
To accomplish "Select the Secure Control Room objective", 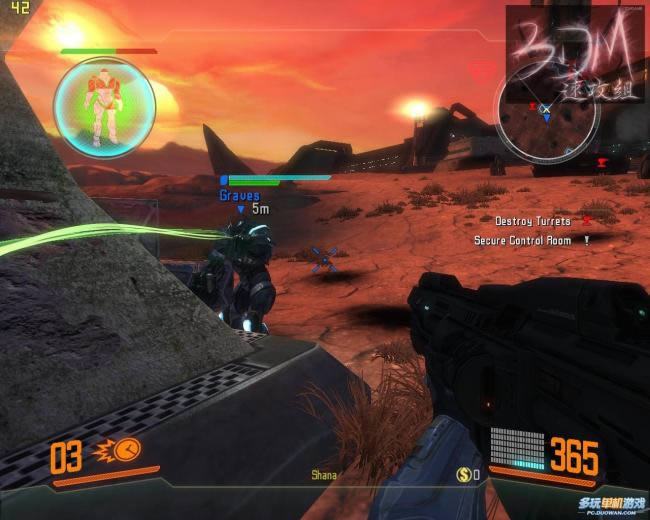I will (x=522, y=240).
